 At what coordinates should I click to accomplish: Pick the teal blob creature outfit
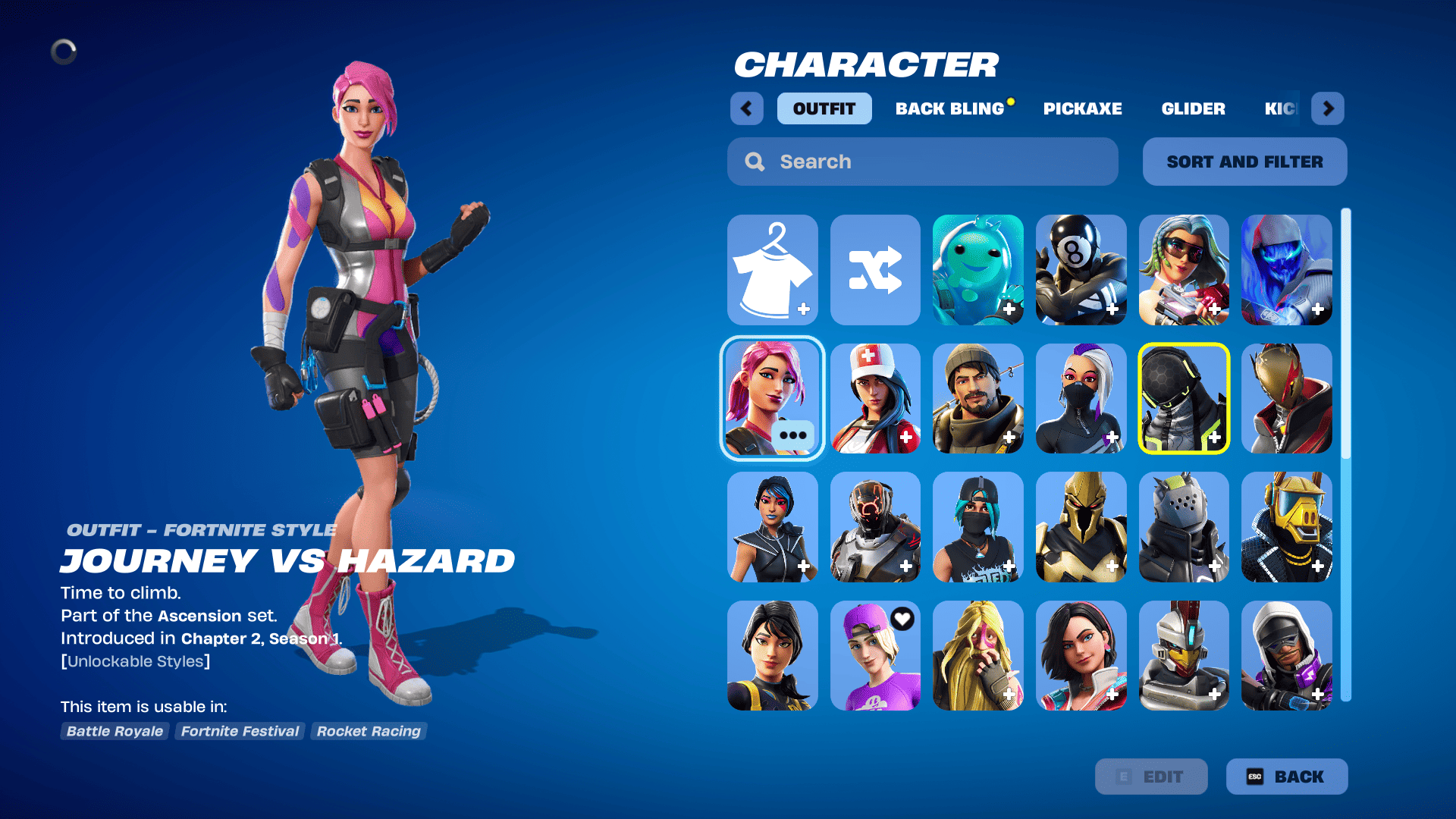977,270
